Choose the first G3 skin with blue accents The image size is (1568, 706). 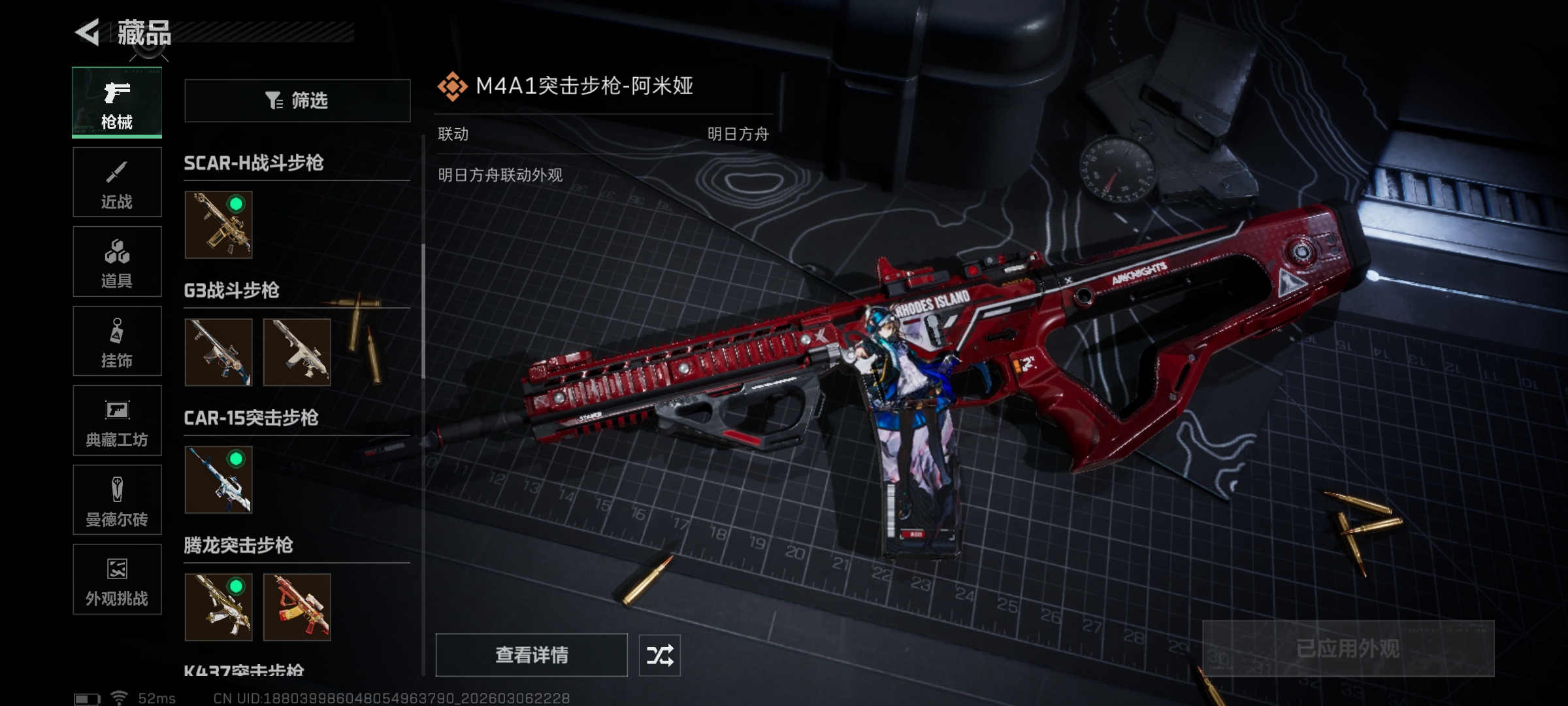(218, 352)
